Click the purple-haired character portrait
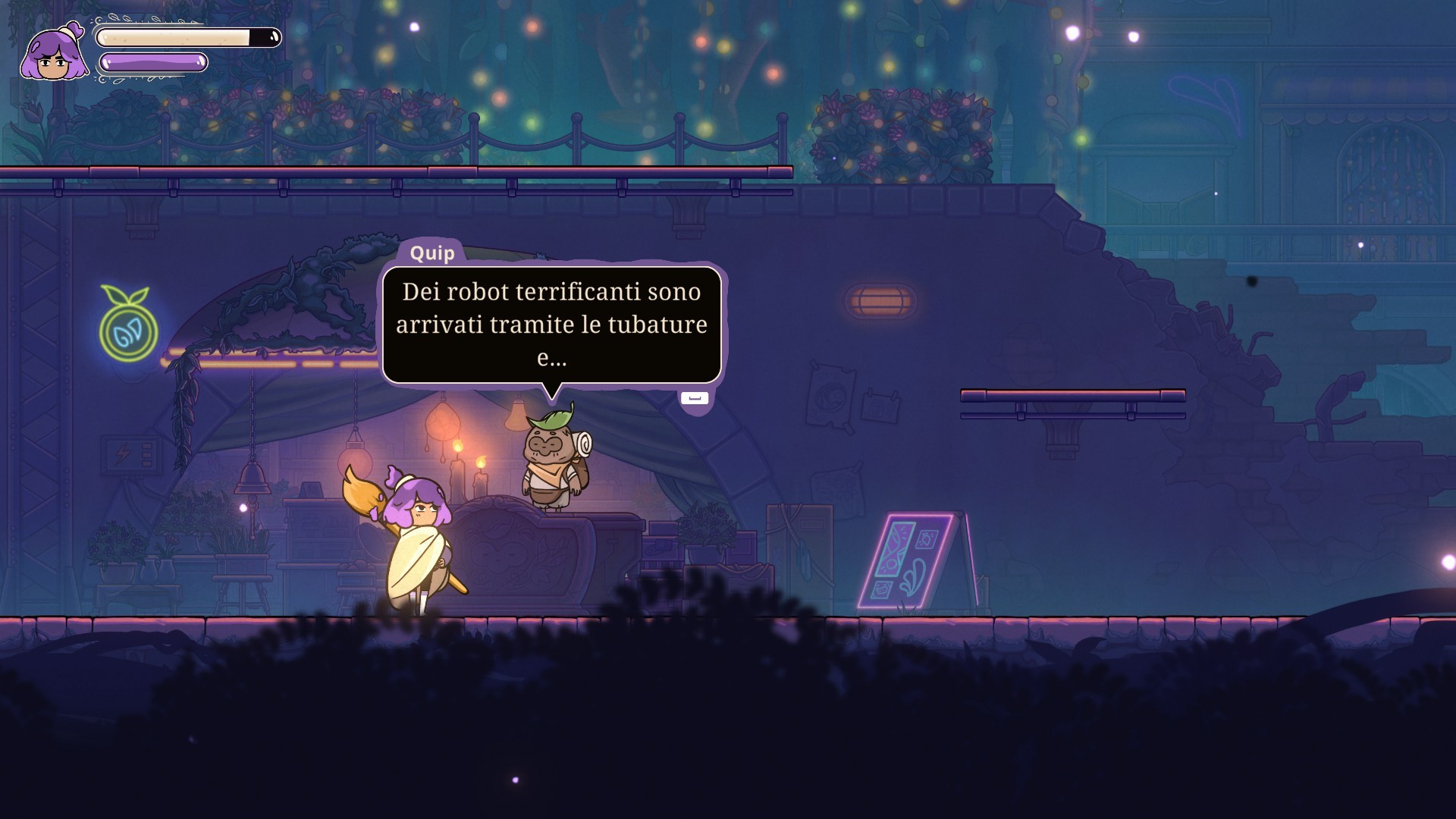The width and height of the screenshot is (1456, 819). point(53,53)
